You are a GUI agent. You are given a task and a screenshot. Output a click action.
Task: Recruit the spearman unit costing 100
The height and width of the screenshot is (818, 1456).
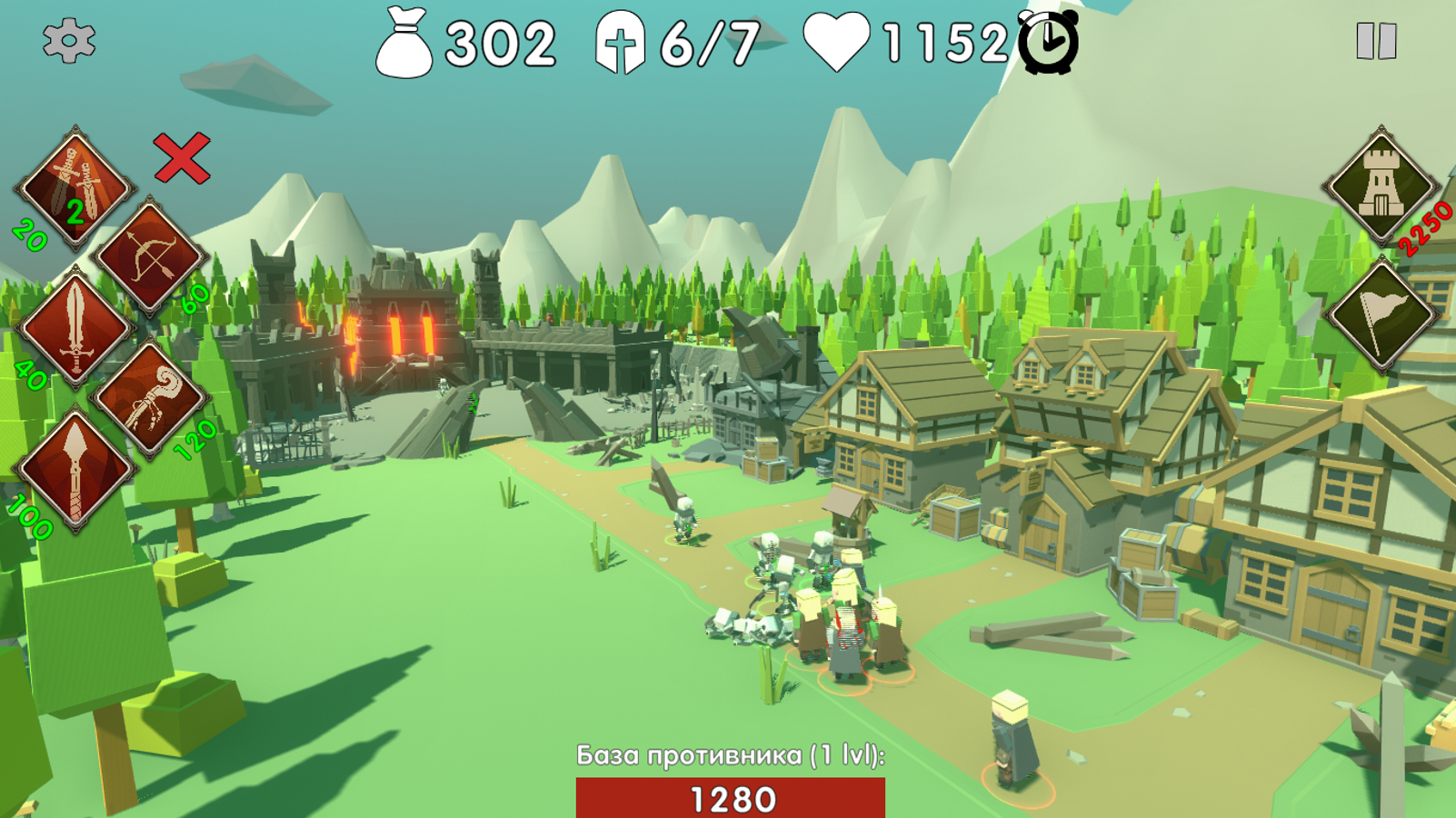pyautogui.click(x=75, y=471)
